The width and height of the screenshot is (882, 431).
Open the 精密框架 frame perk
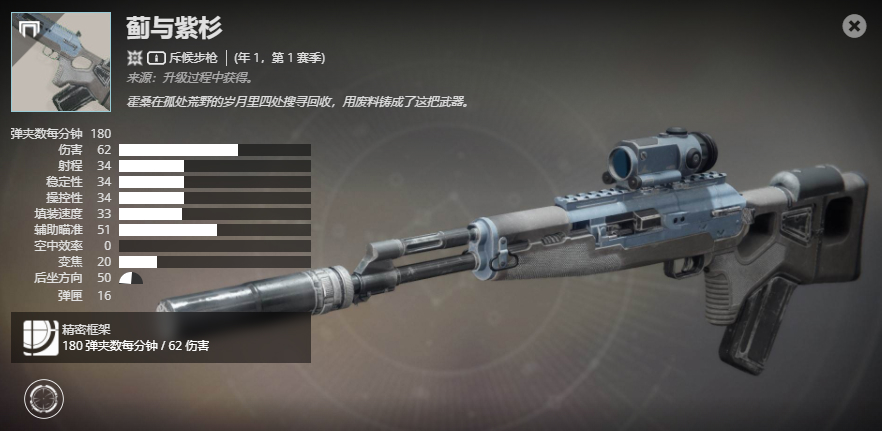pos(38,338)
